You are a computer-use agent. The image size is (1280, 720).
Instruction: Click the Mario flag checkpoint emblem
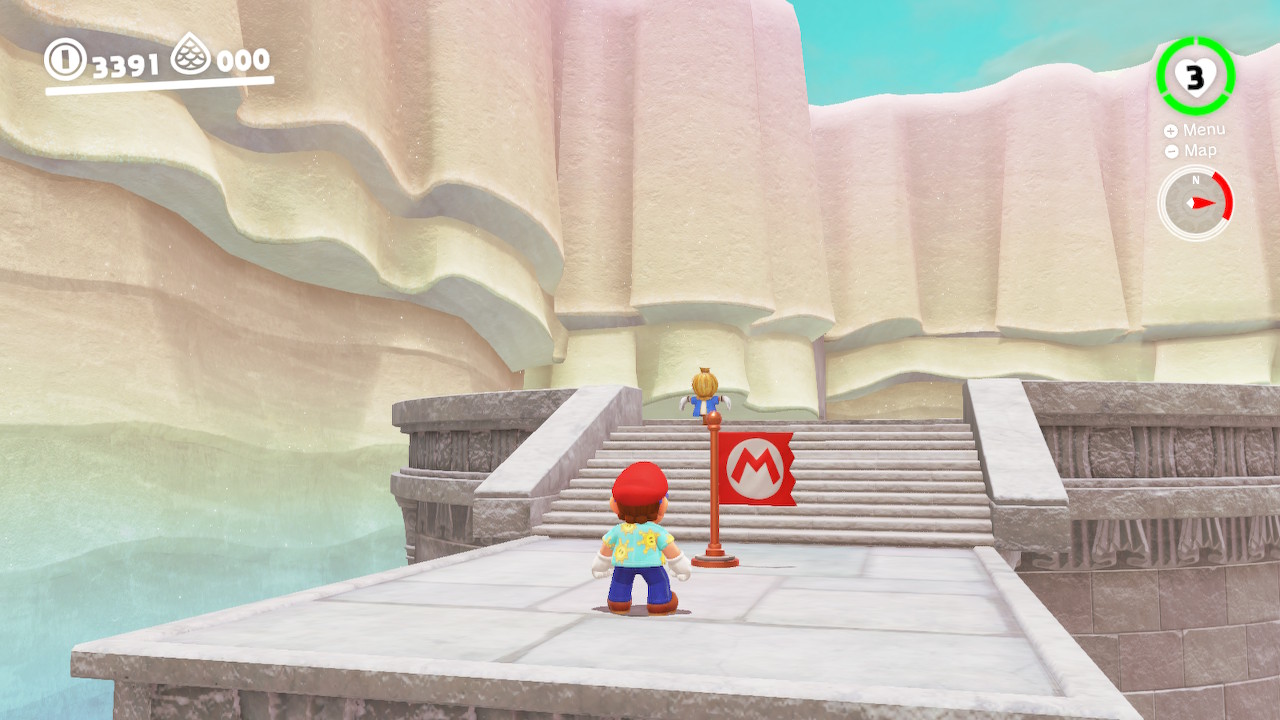758,467
